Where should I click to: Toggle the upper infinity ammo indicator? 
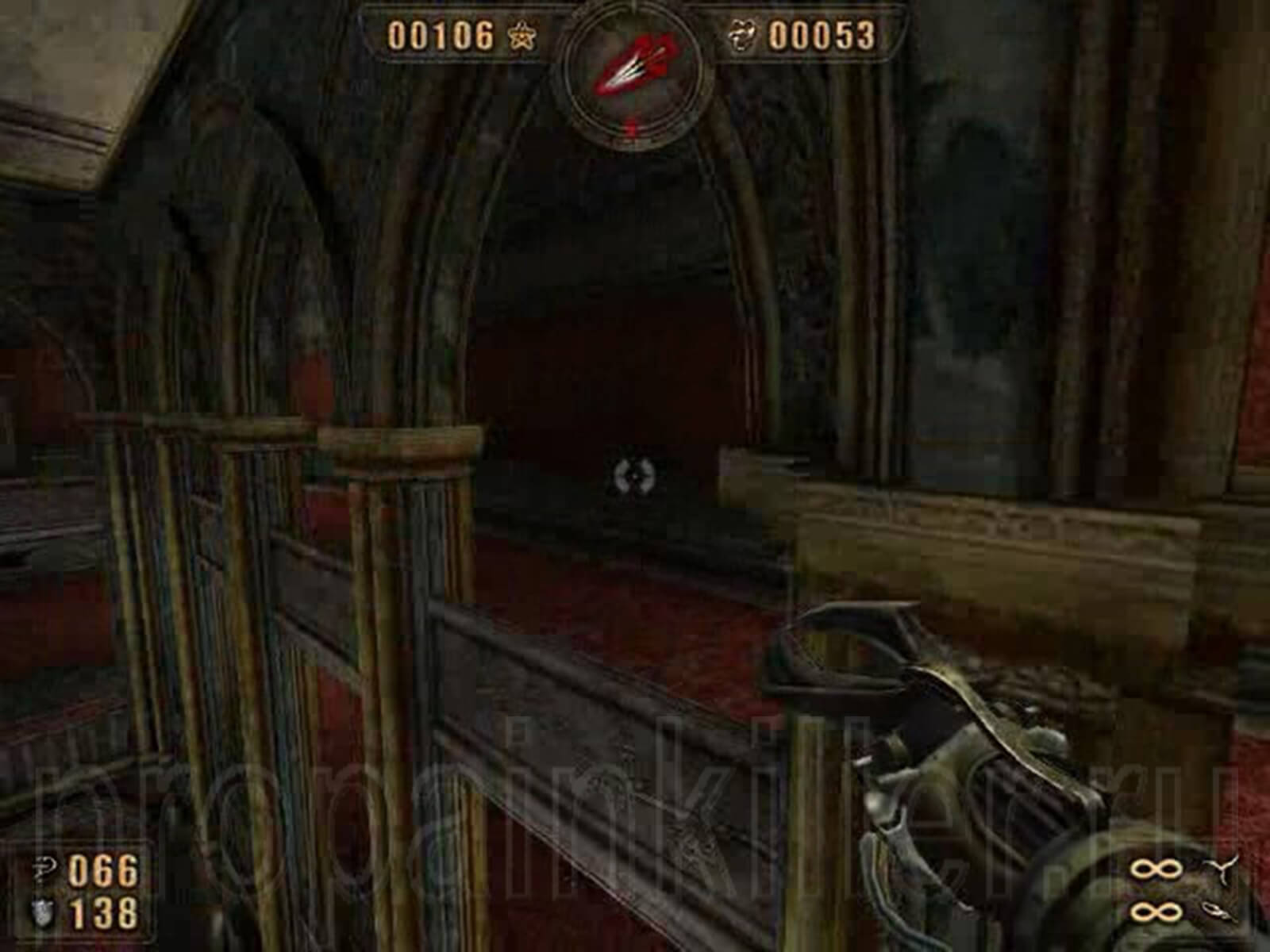click(1155, 869)
